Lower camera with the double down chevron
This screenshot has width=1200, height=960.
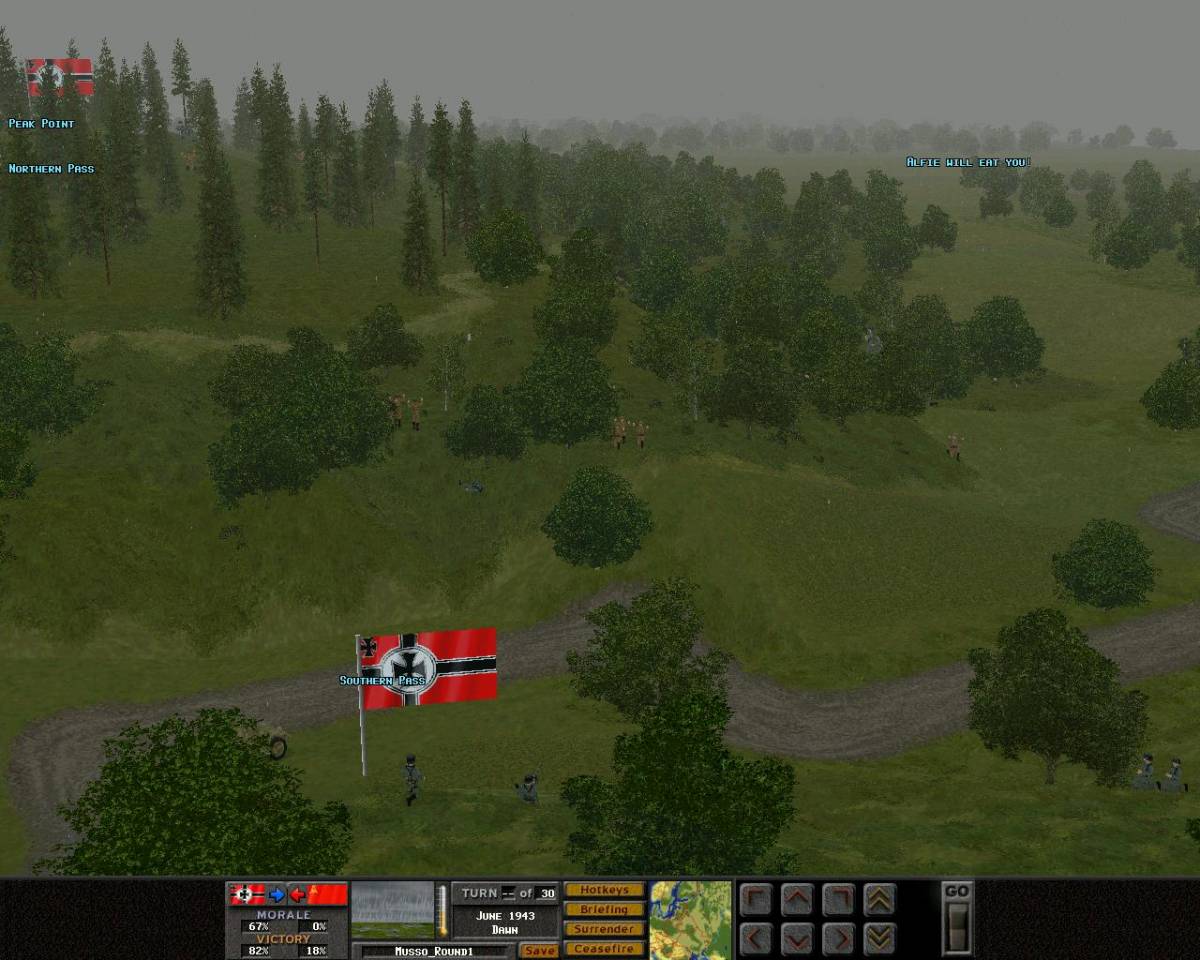(x=879, y=939)
